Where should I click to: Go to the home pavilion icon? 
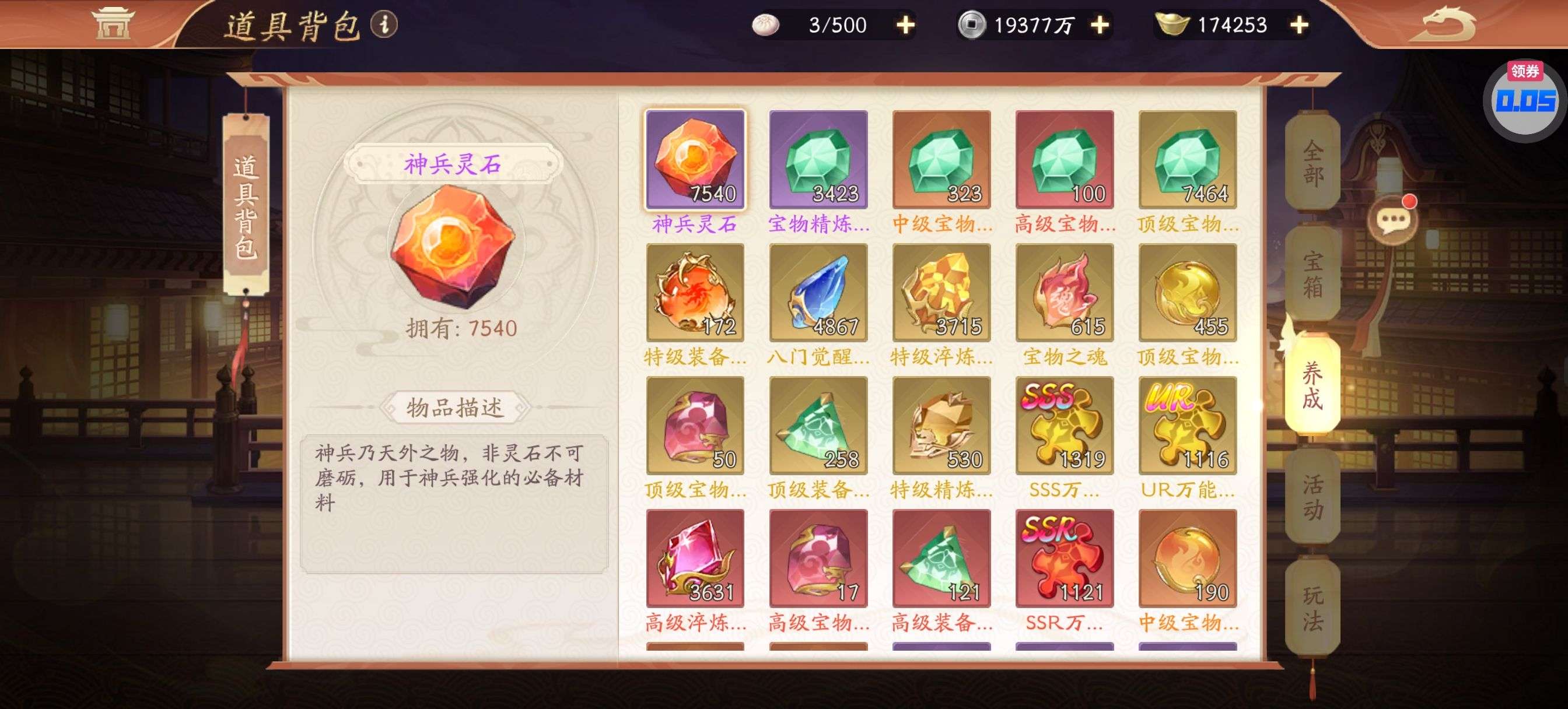(112, 24)
